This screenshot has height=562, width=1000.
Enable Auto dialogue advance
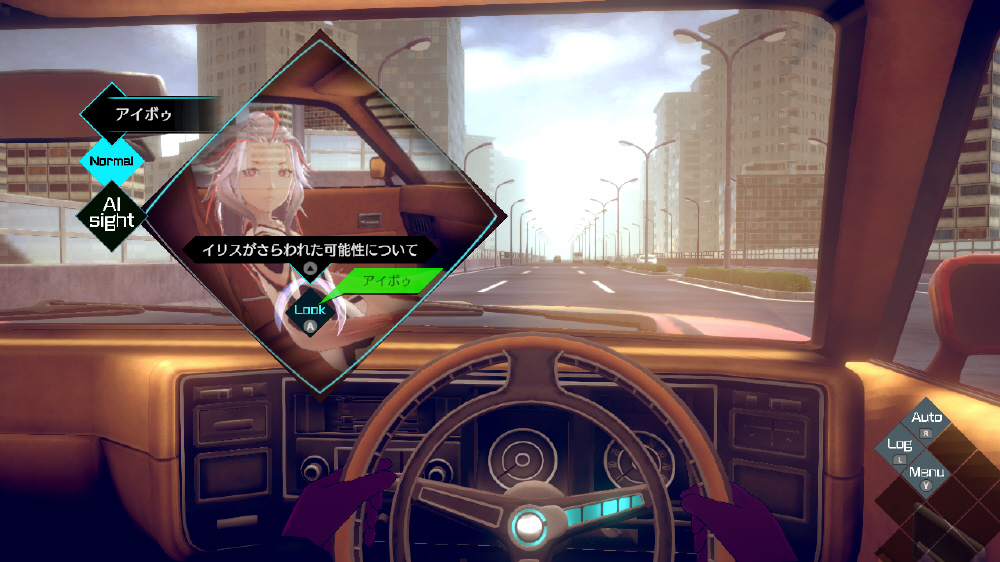pos(927,419)
